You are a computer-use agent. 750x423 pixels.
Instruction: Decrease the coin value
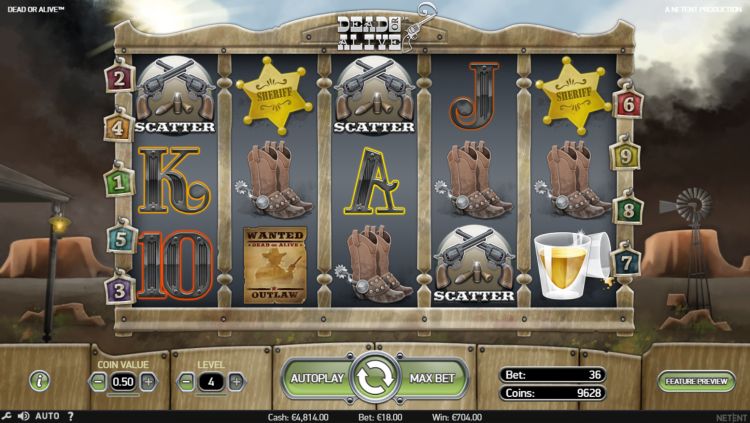tap(98, 381)
